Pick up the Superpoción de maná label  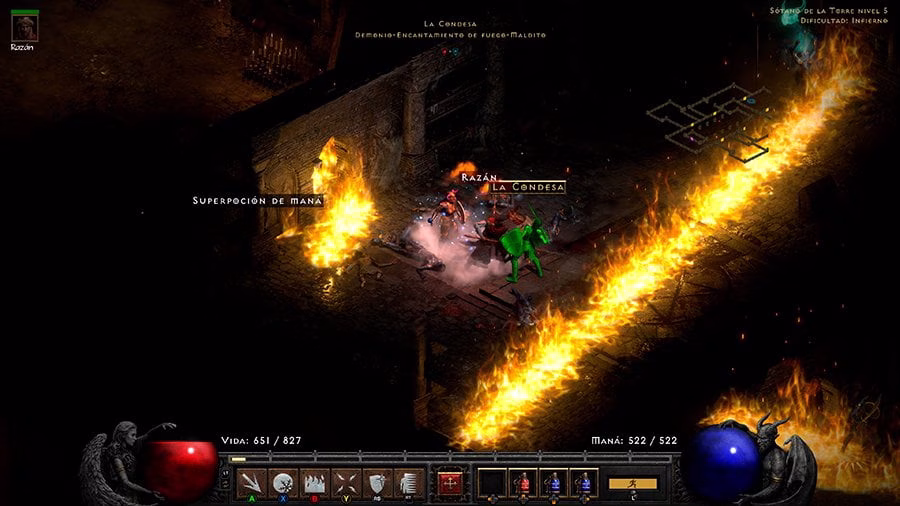click(x=258, y=201)
